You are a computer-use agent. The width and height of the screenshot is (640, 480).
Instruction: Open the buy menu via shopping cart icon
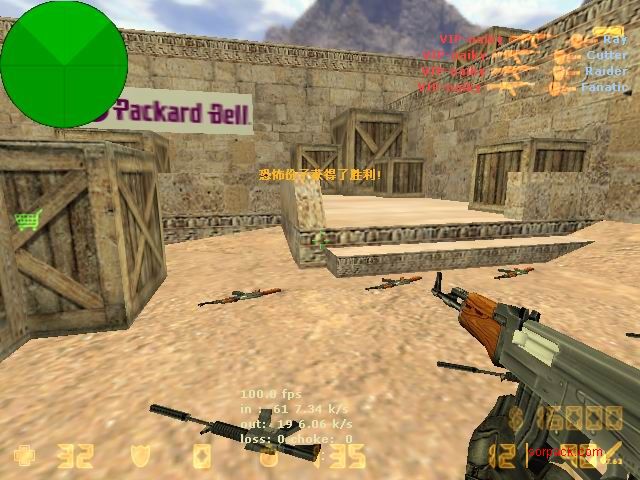pyautogui.click(x=26, y=220)
